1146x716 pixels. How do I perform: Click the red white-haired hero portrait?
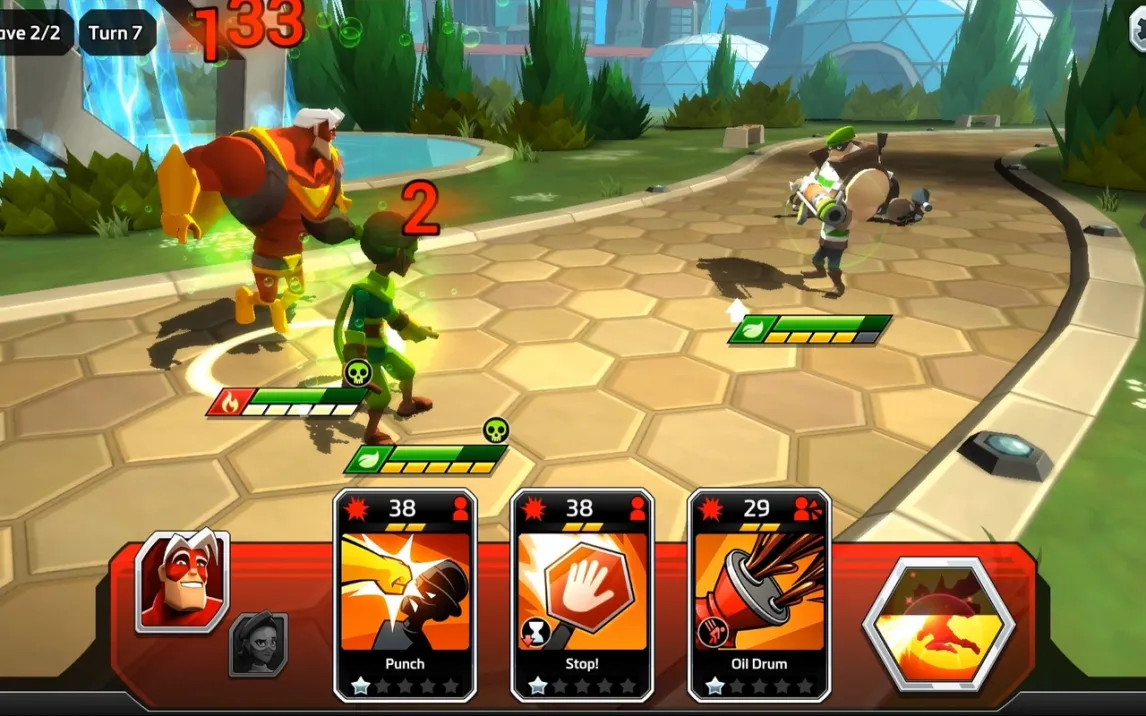(x=182, y=580)
